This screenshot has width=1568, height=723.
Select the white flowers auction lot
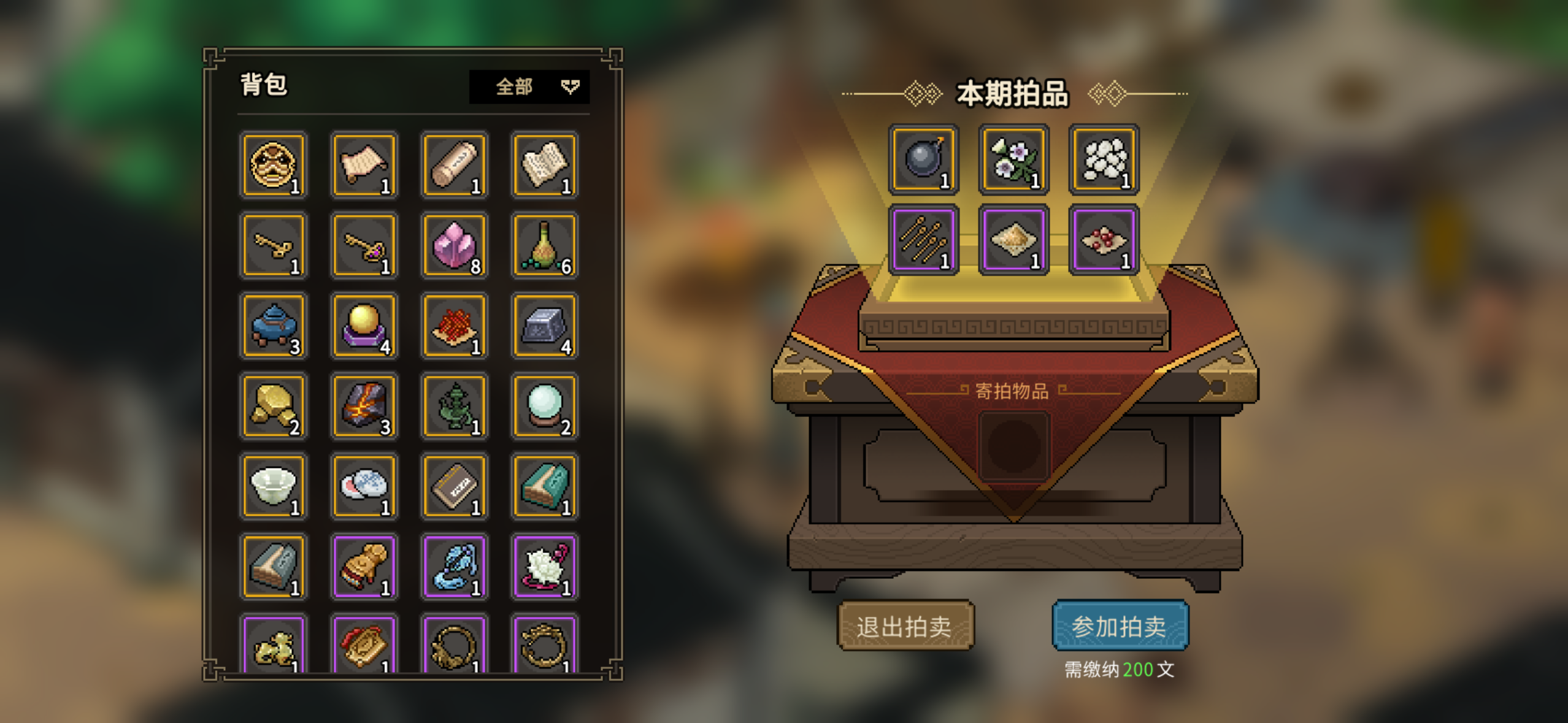(1013, 161)
